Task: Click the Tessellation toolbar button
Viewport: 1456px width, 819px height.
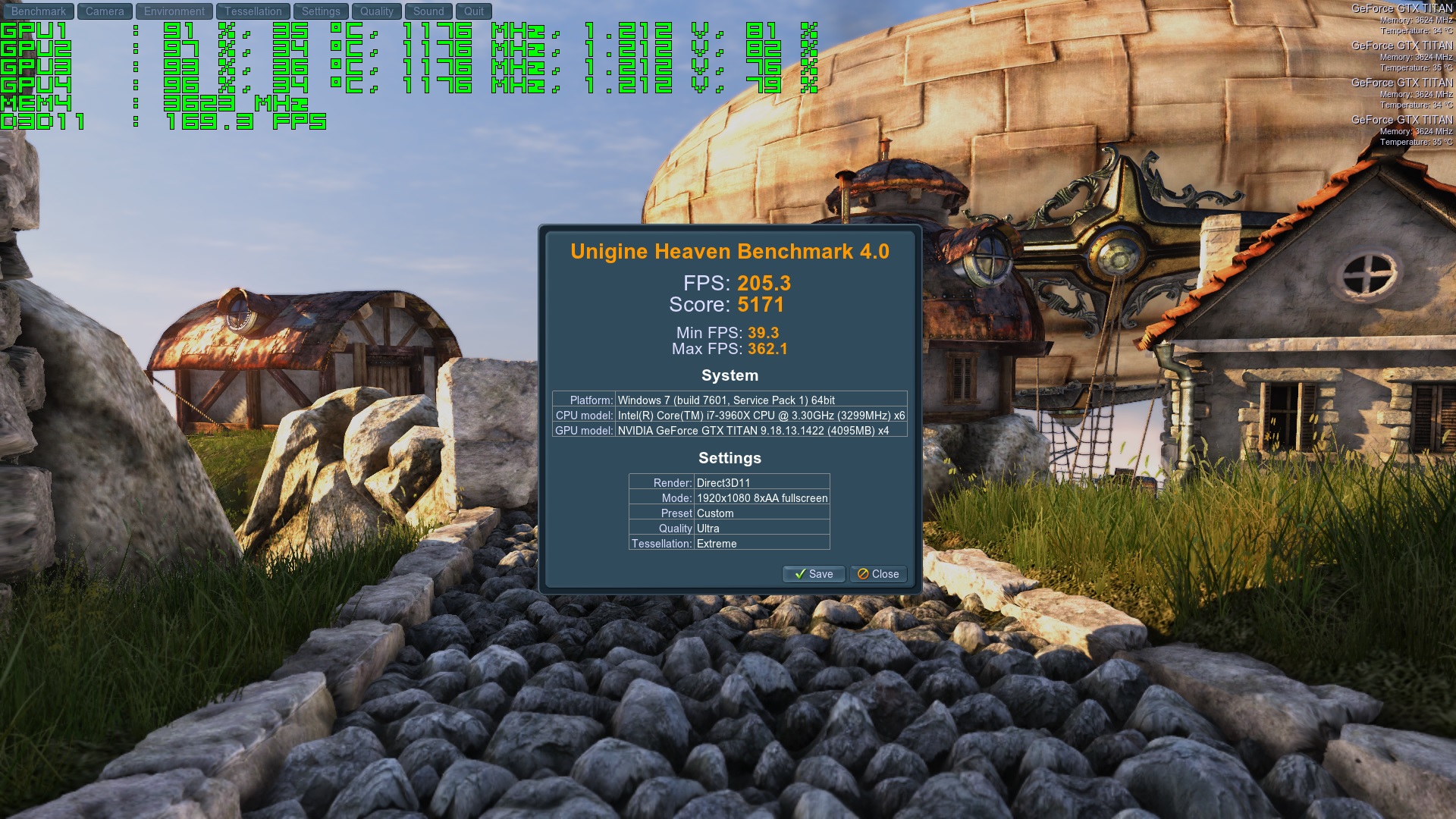Action: coord(253,11)
